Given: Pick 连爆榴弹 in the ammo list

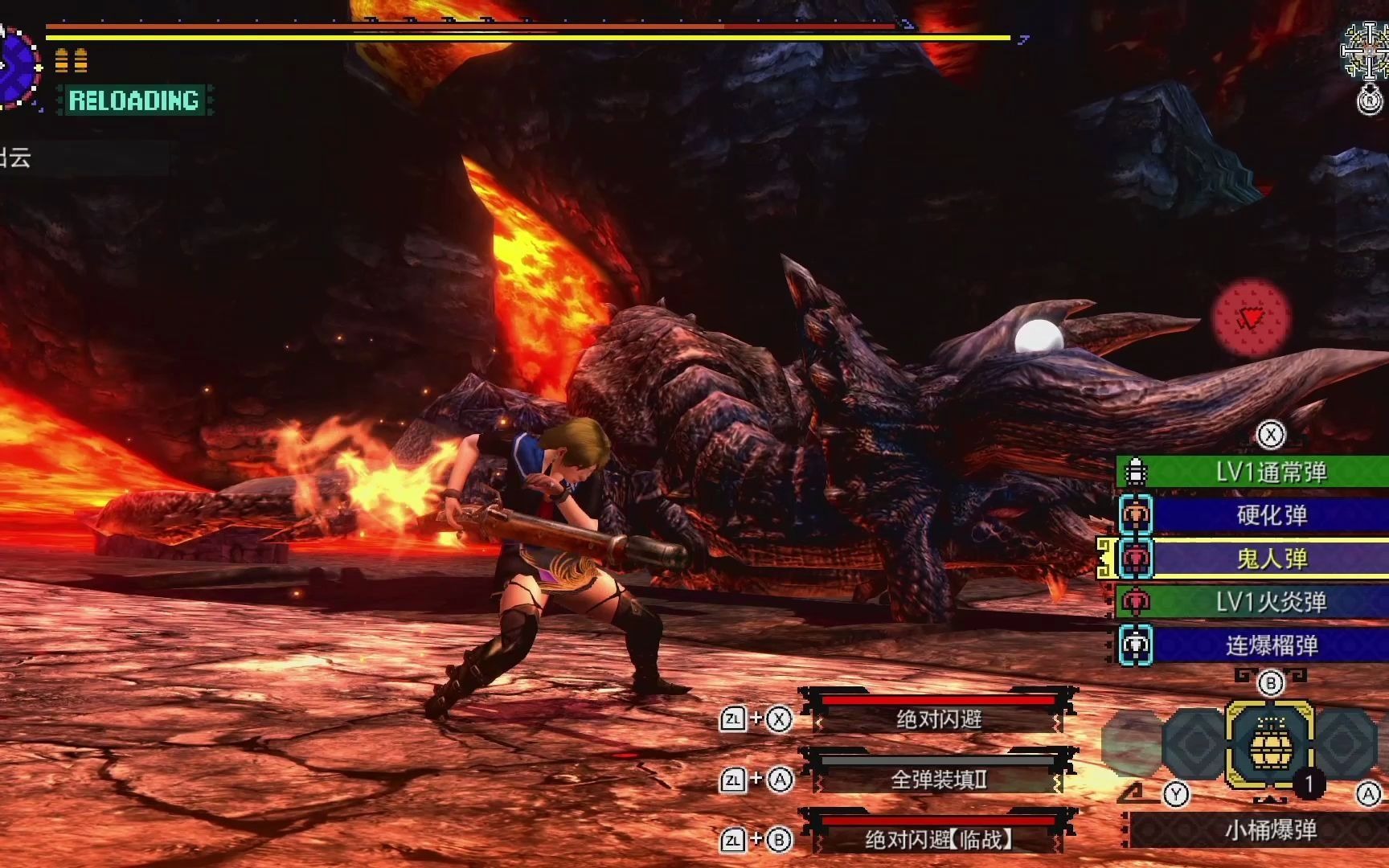Looking at the screenshot, I should [1270, 645].
